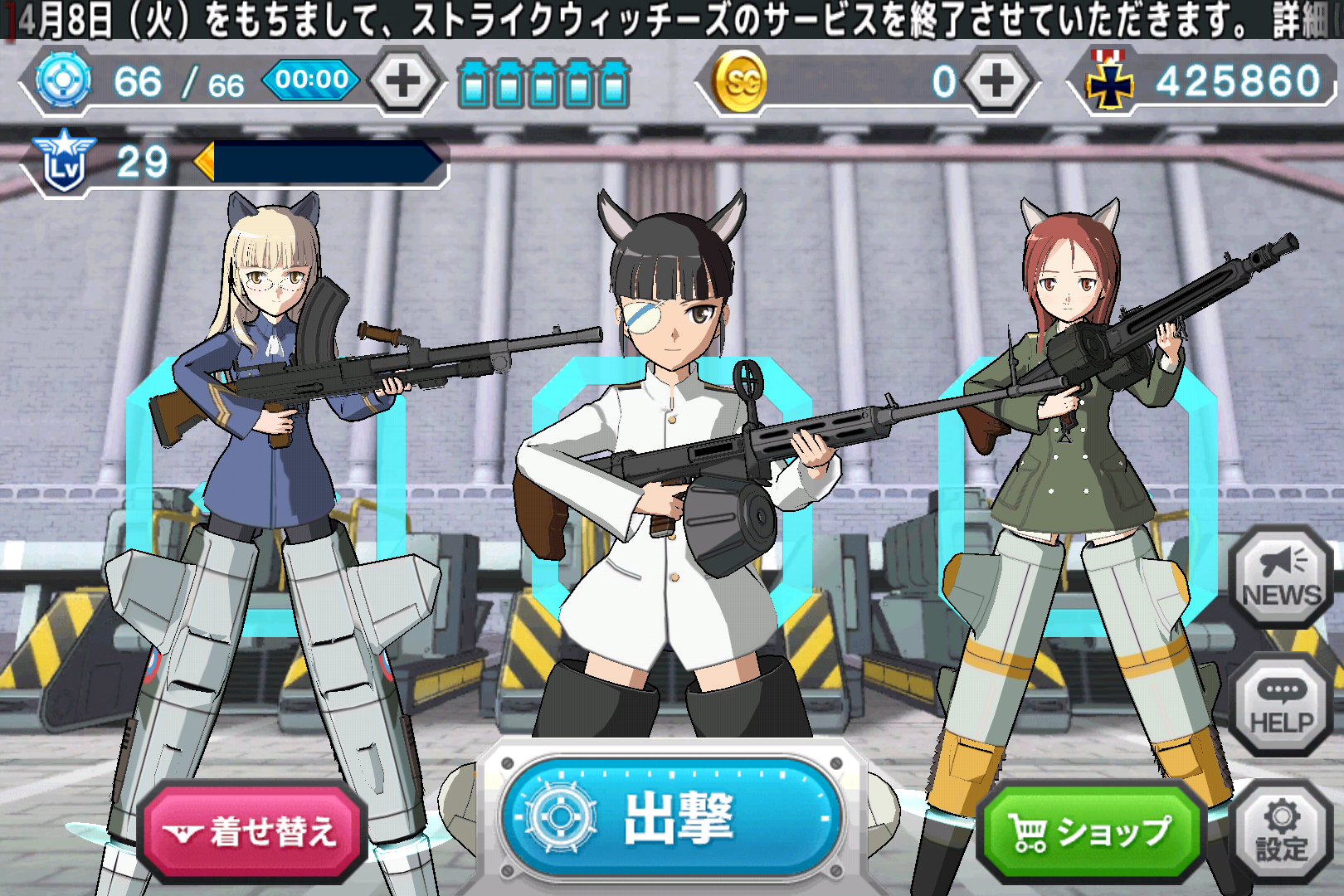Open the 着せ替え costume change menu
Screen dimensions: 1344x896
pos(253,831)
